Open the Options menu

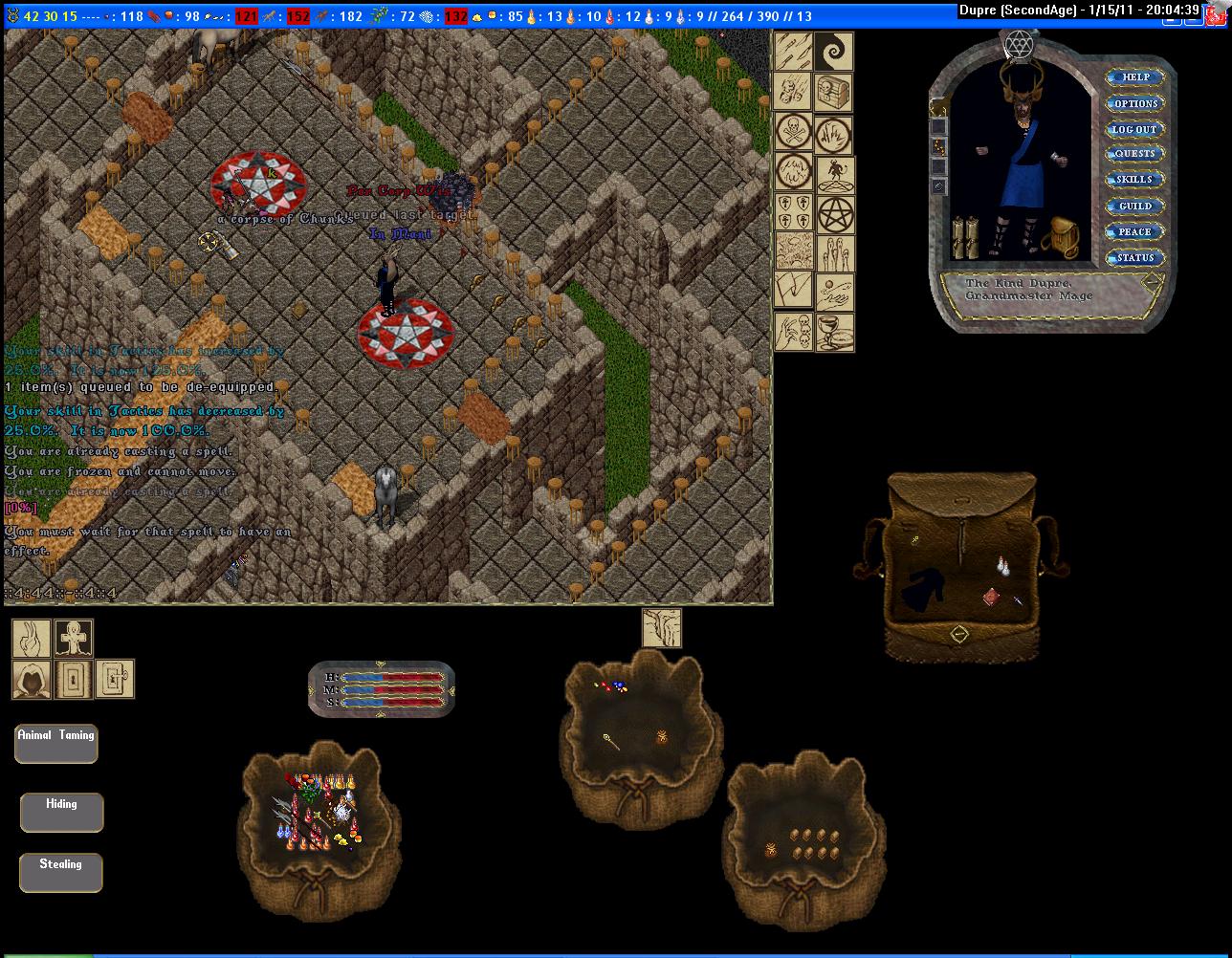point(1134,103)
